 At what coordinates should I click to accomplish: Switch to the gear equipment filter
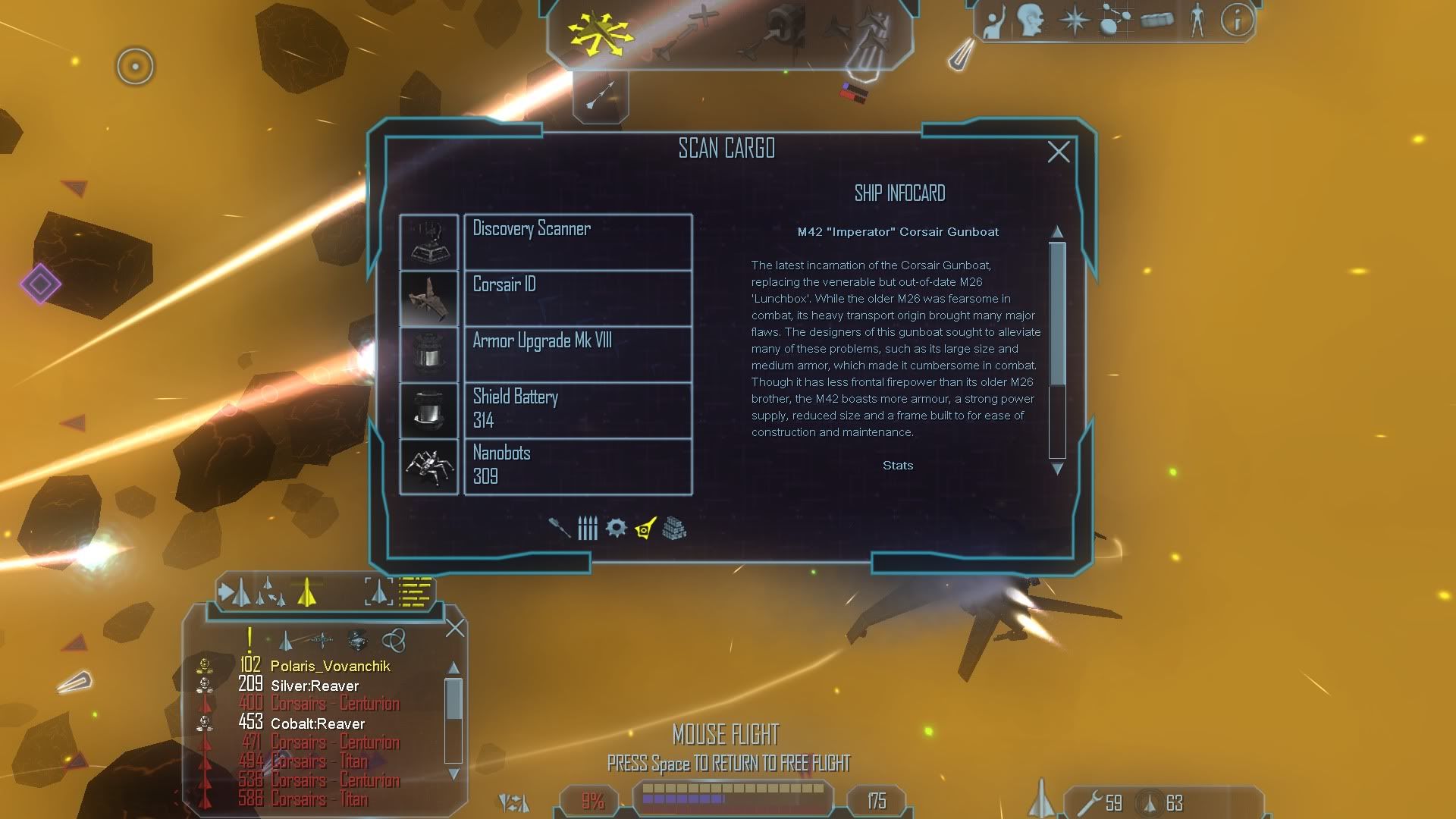(x=616, y=528)
